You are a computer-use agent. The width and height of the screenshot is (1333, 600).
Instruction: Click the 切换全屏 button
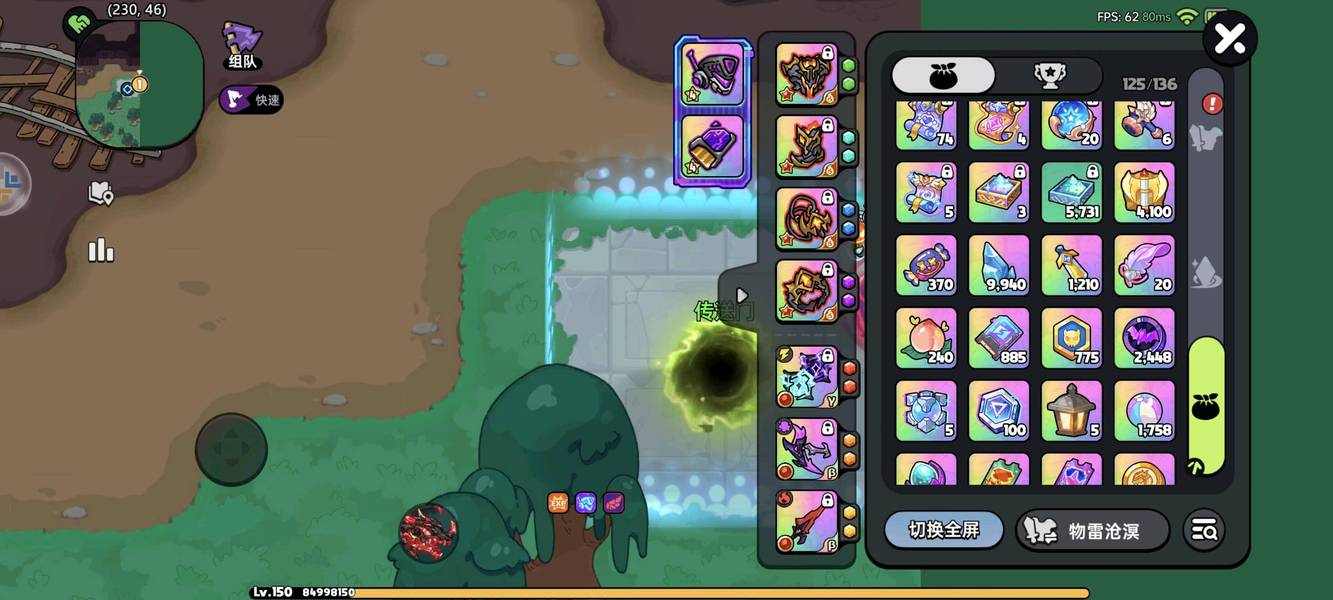click(x=943, y=530)
